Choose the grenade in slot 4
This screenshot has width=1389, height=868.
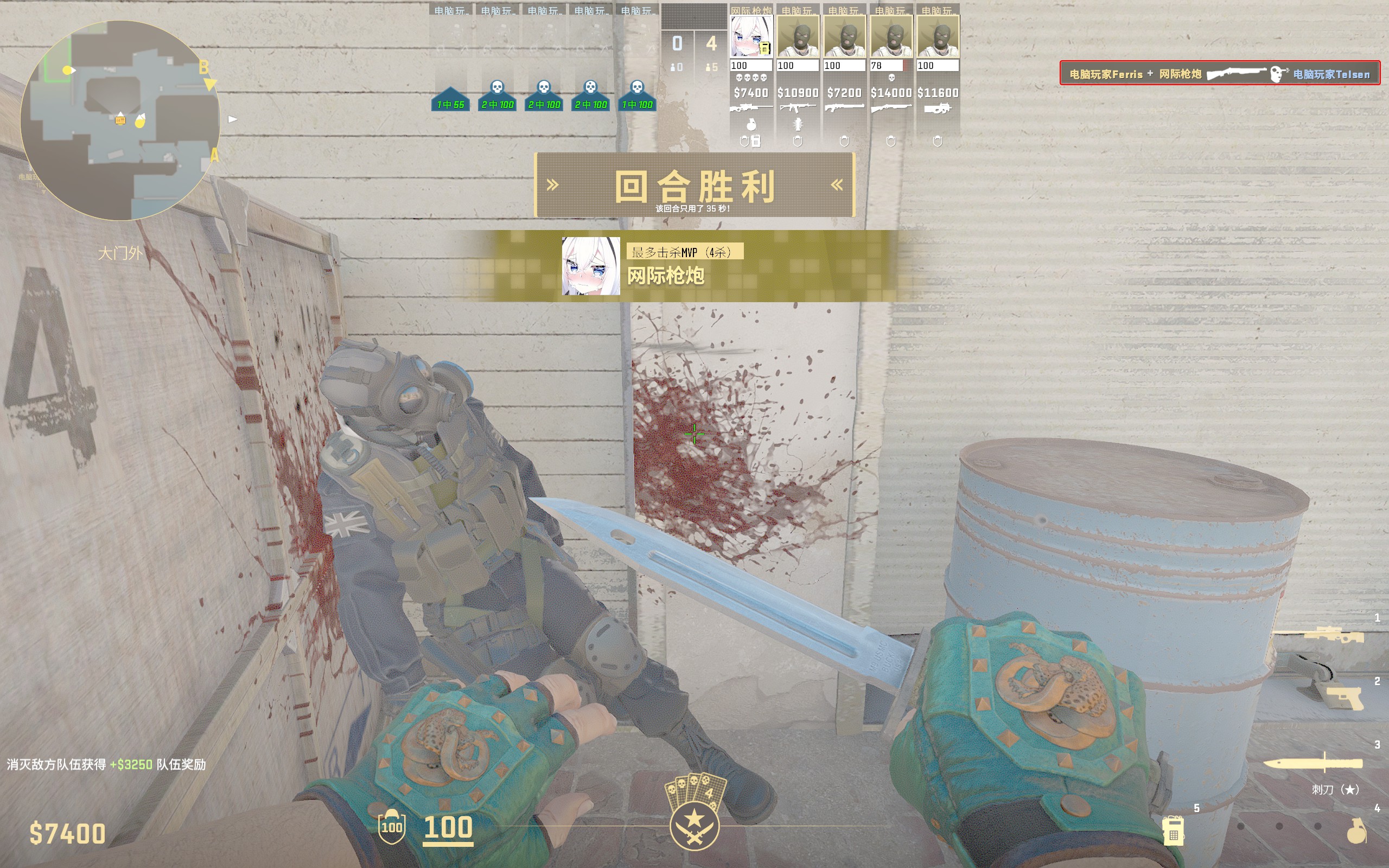click(x=1357, y=830)
